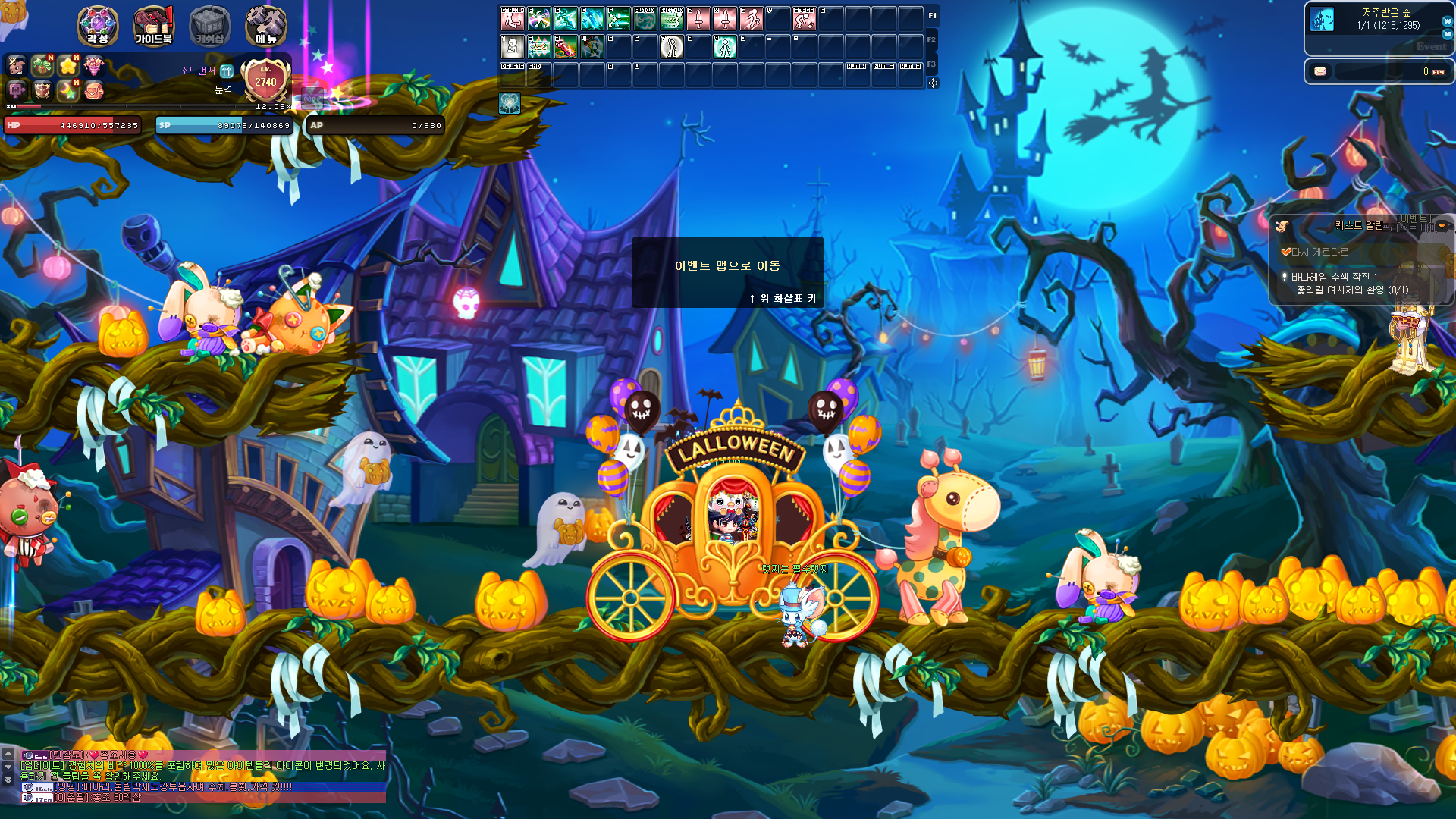Click the 저주받은 숲 map thumbnail
The width and height of the screenshot is (1456, 819).
click(x=1322, y=19)
